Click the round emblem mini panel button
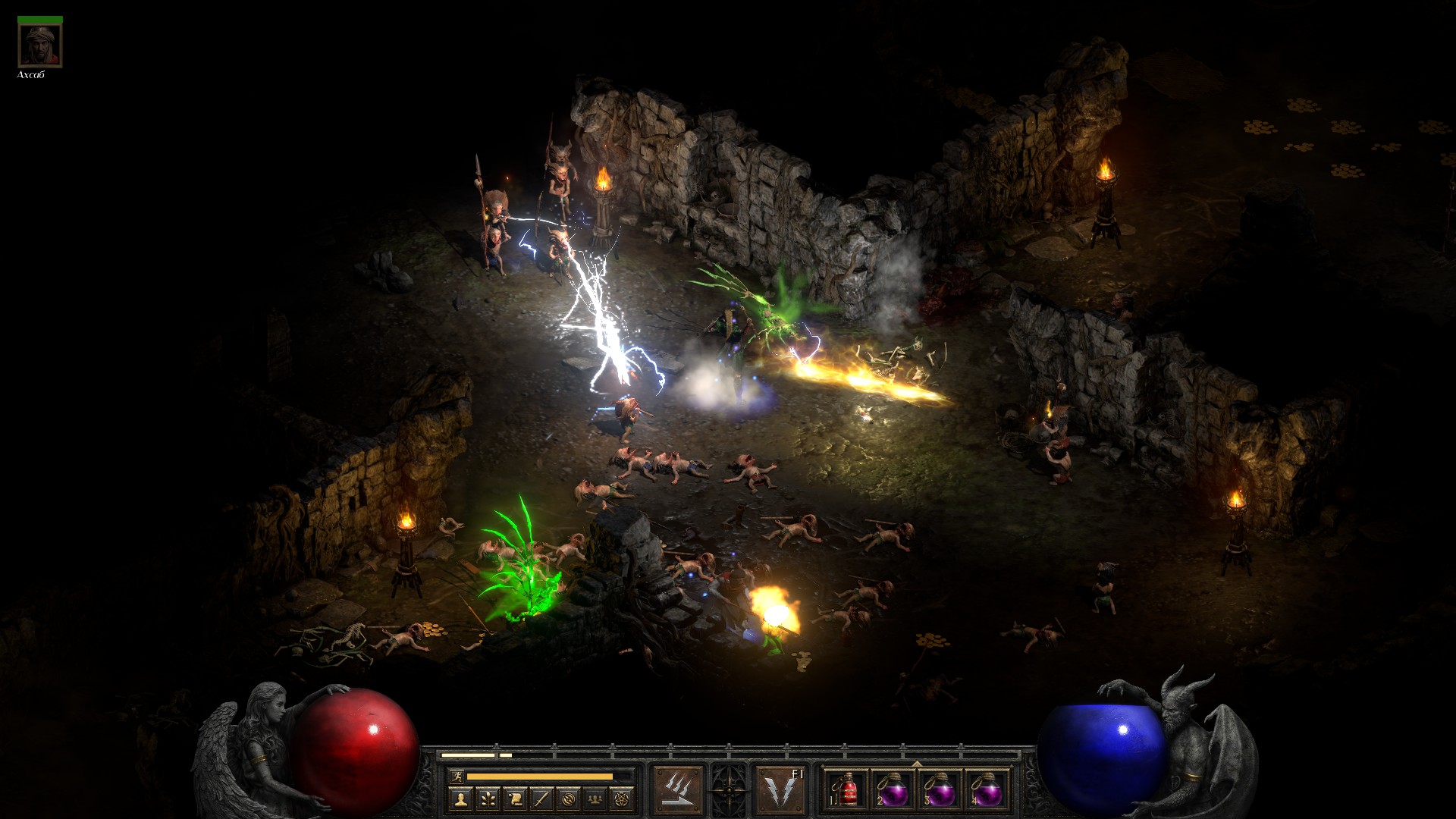The image size is (1456, 819). click(x=570, y=799)
